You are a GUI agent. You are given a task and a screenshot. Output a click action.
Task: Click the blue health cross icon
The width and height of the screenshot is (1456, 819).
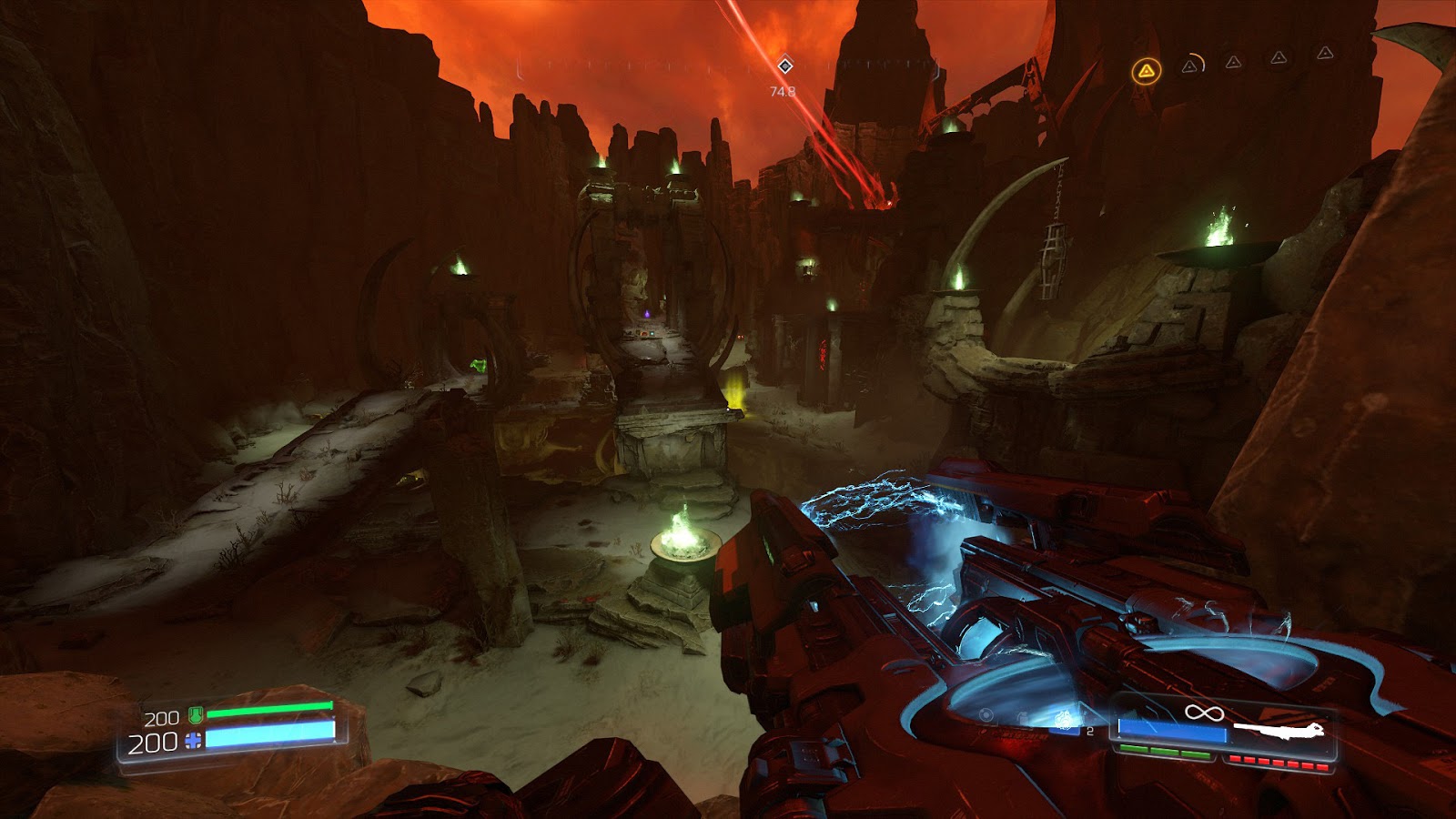tap(193, 740)
